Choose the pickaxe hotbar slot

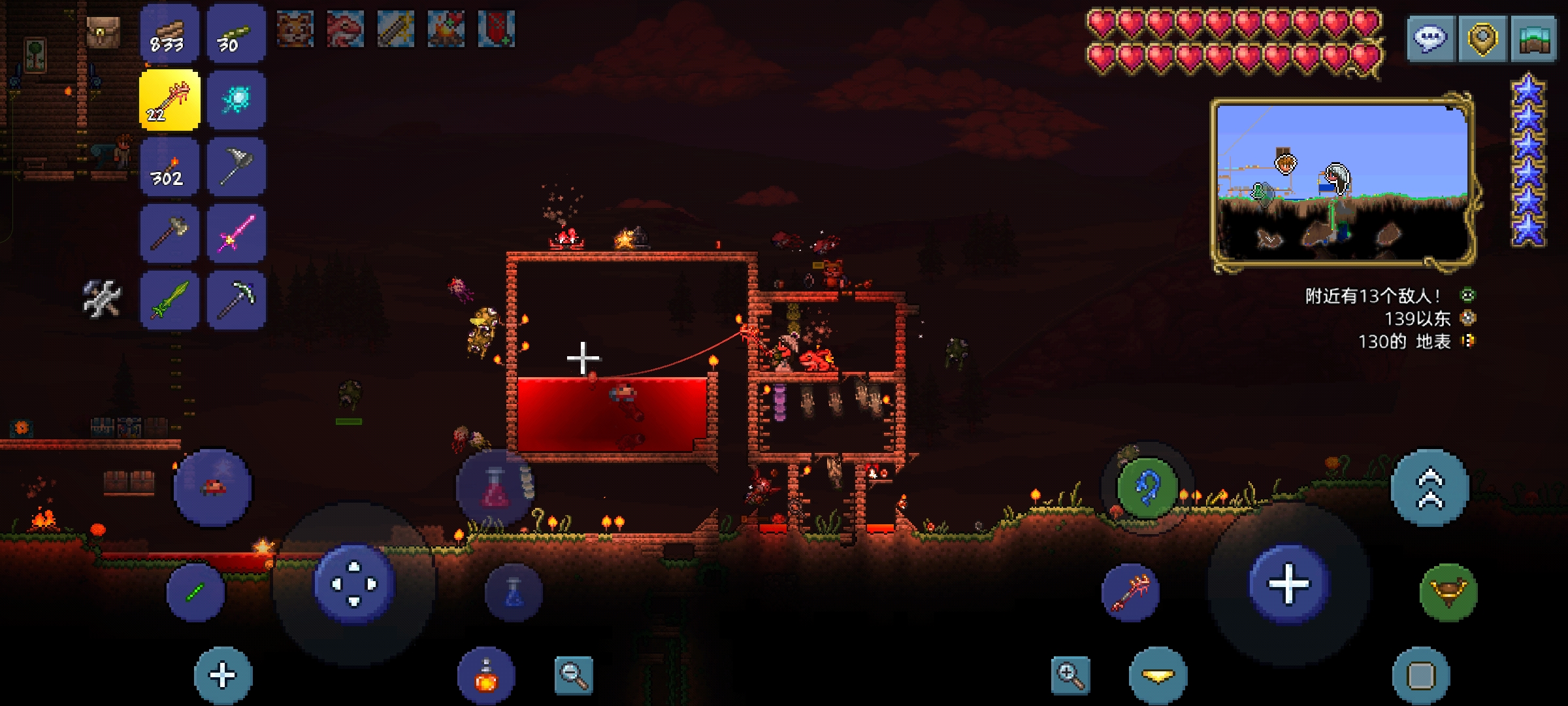tap(236, 300)
